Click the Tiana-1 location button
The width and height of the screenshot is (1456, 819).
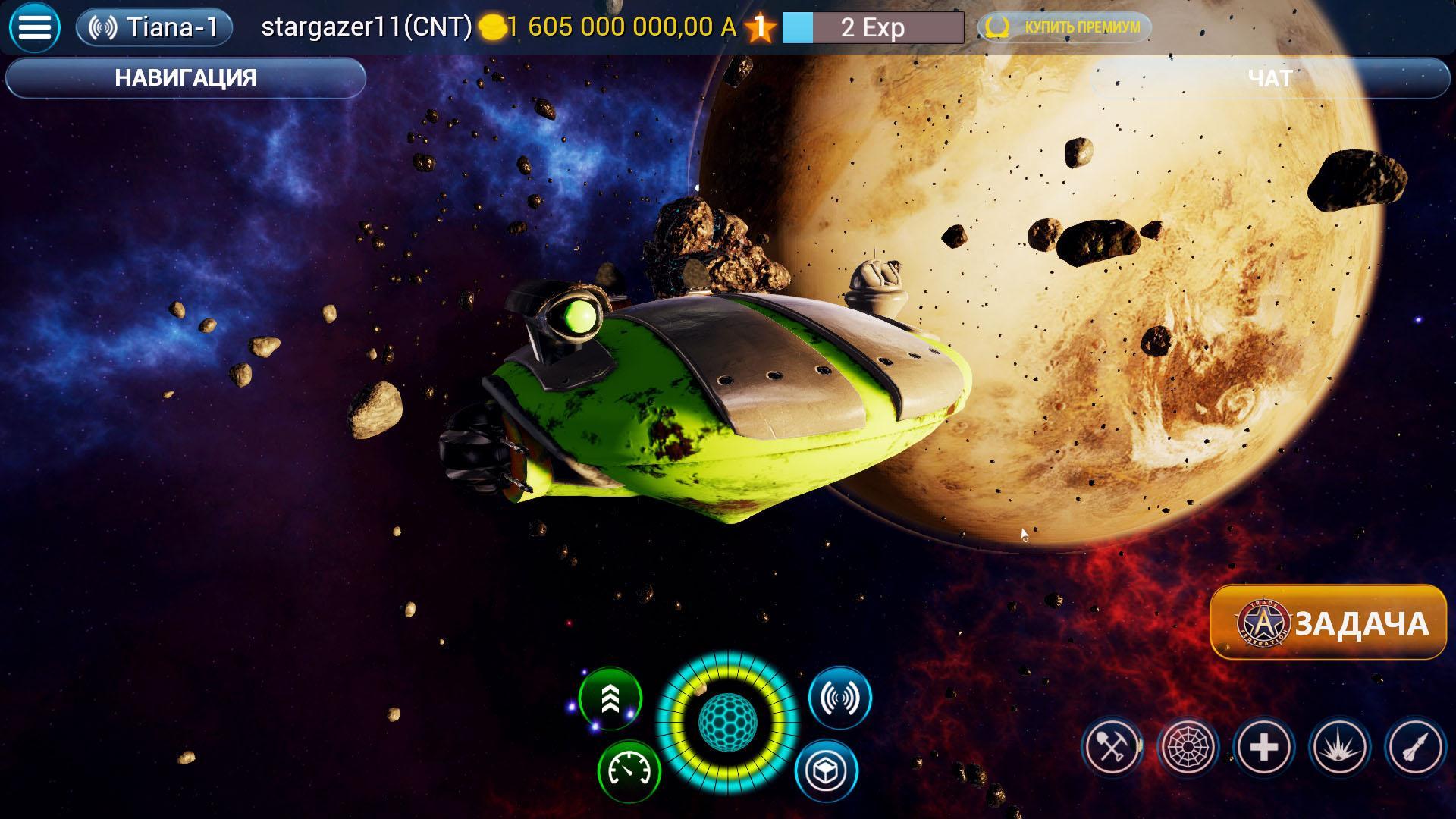(154, 28)
